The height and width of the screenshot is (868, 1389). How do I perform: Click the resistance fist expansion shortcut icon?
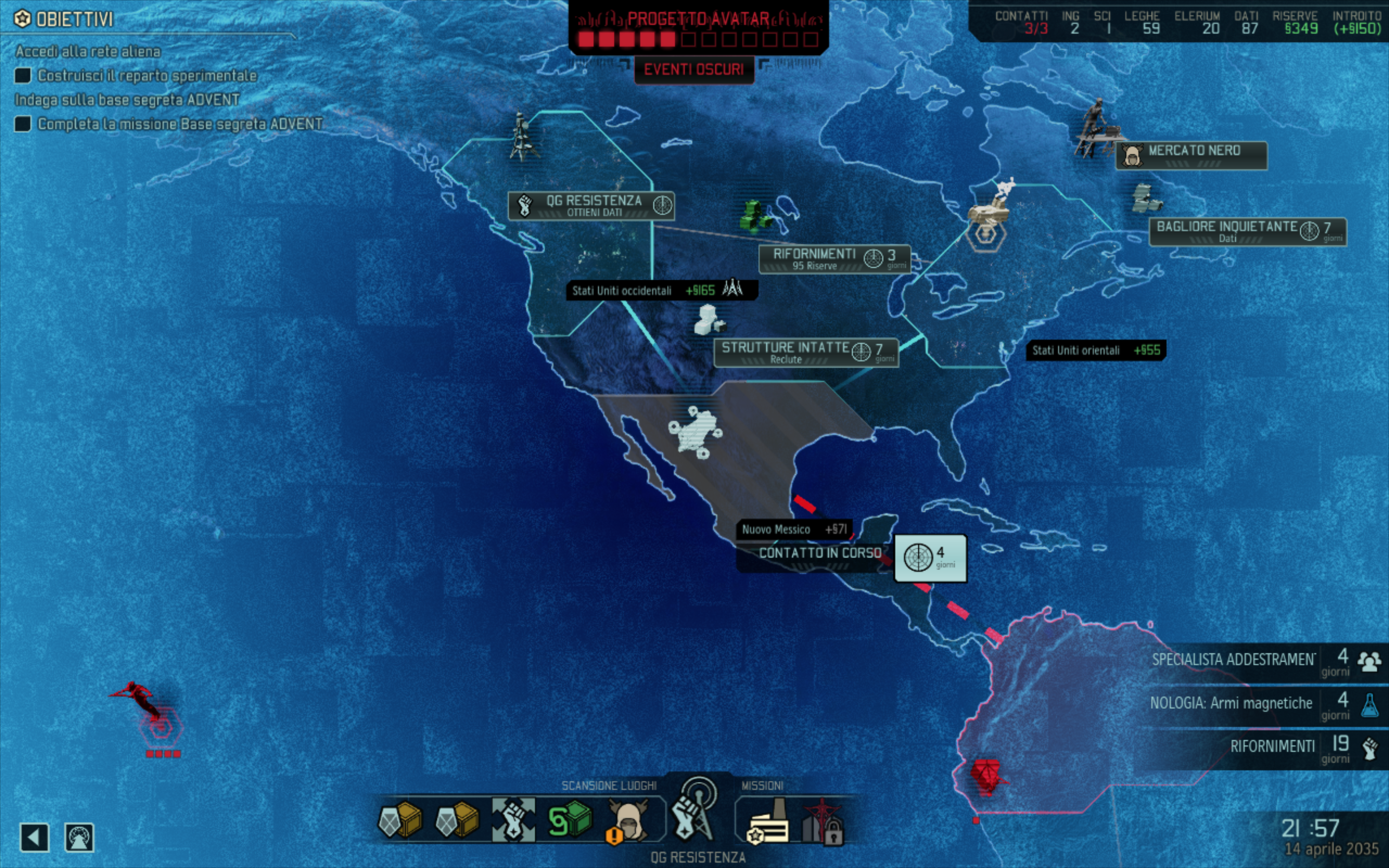click(513, 820)
